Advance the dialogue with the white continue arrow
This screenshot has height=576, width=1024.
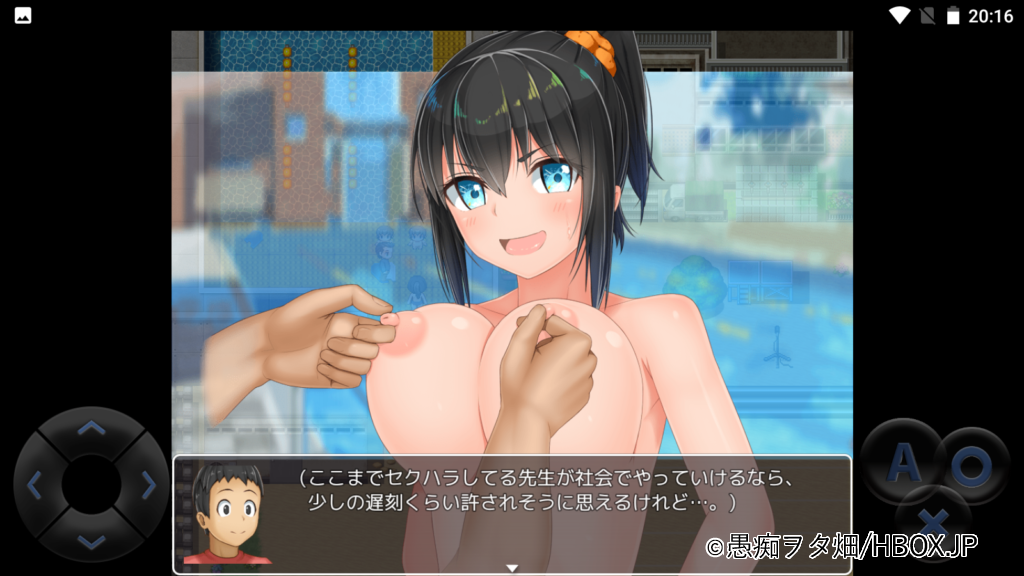click(x=512, y=568)
